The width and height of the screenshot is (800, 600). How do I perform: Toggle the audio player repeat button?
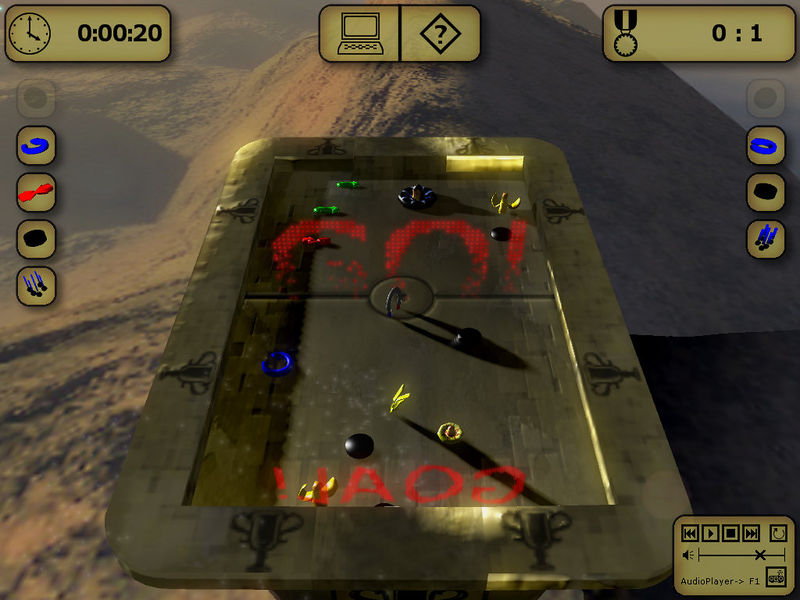point(778,533)
